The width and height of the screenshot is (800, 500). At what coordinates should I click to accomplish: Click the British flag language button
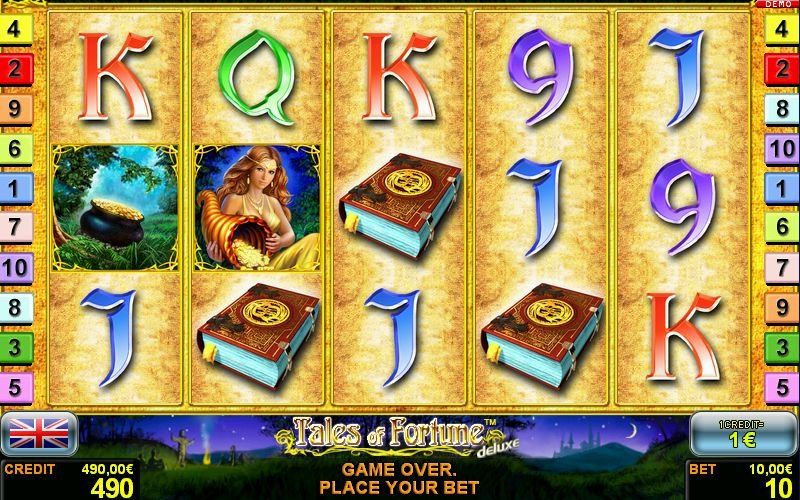pos(40,433)
